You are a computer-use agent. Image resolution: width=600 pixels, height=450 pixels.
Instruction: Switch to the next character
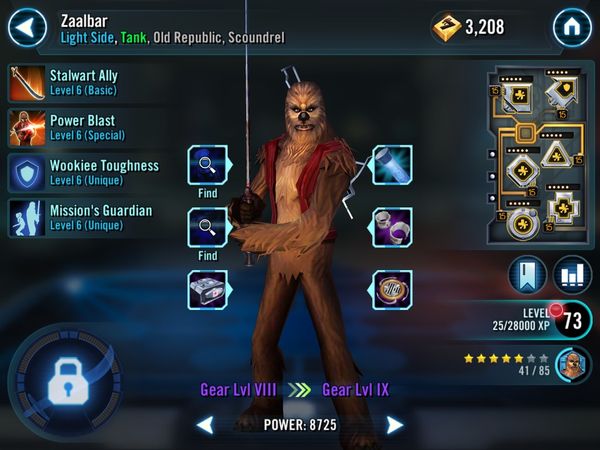click(395, 425)
